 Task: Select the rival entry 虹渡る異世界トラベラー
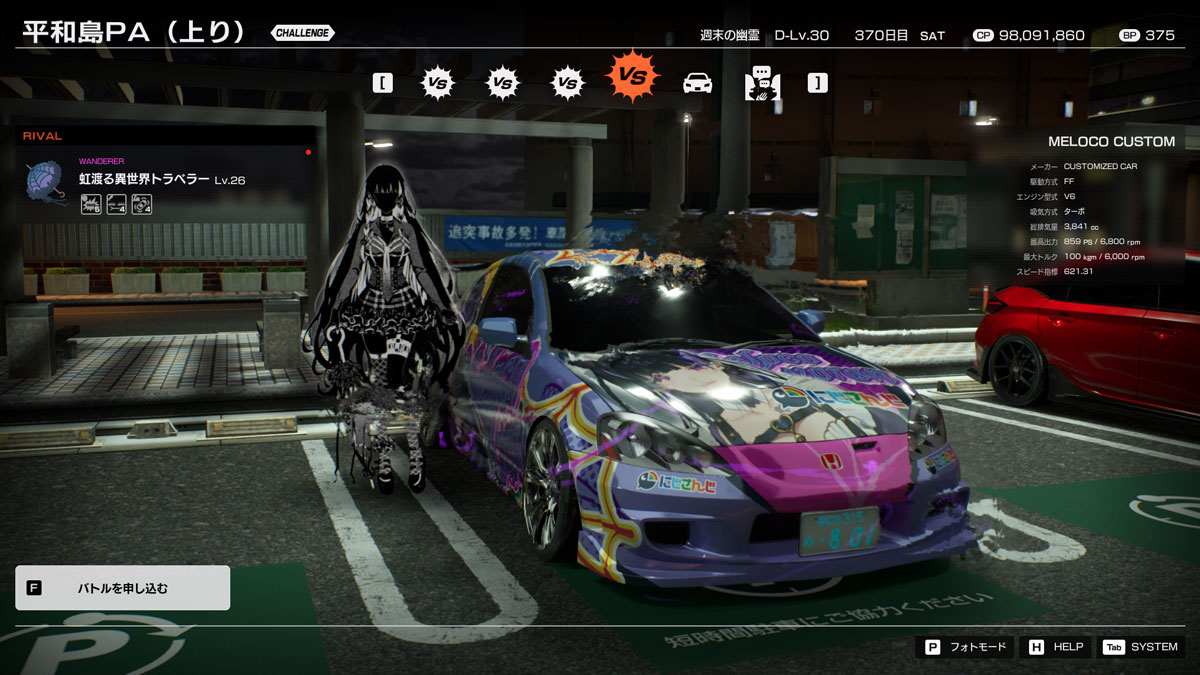144,179
